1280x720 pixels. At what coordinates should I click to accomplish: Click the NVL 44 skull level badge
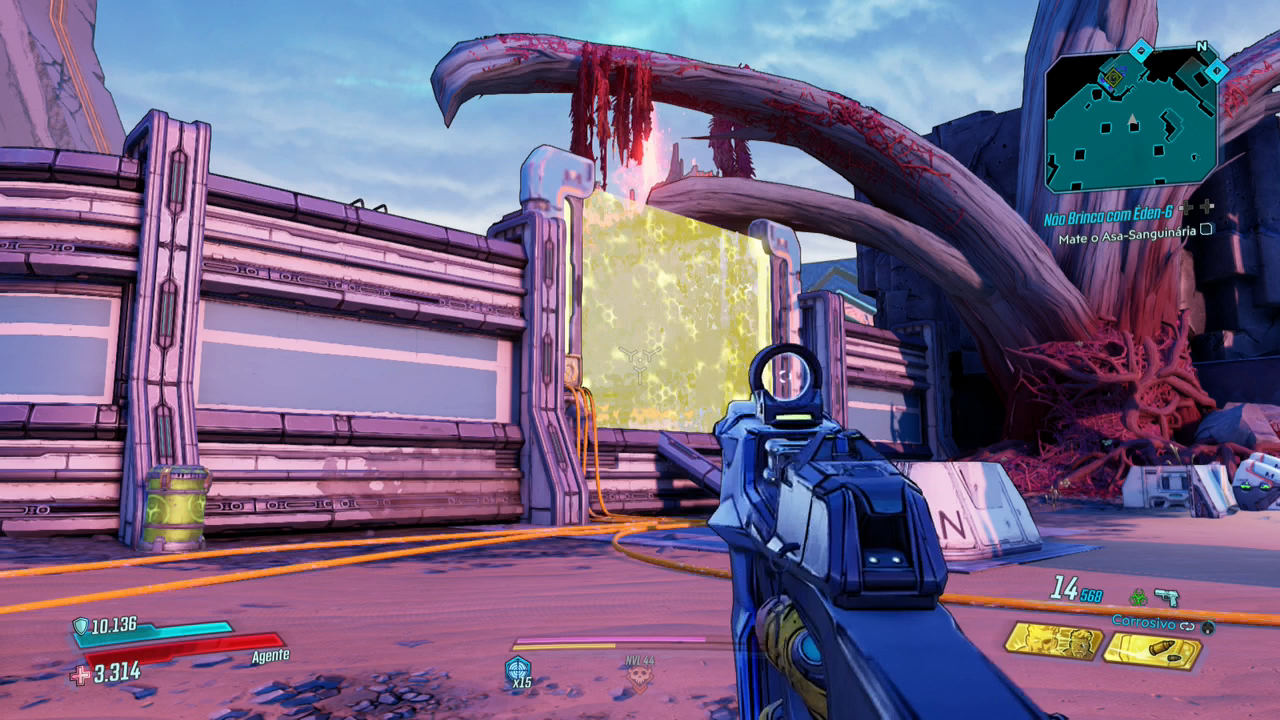(x=638, y=675)
